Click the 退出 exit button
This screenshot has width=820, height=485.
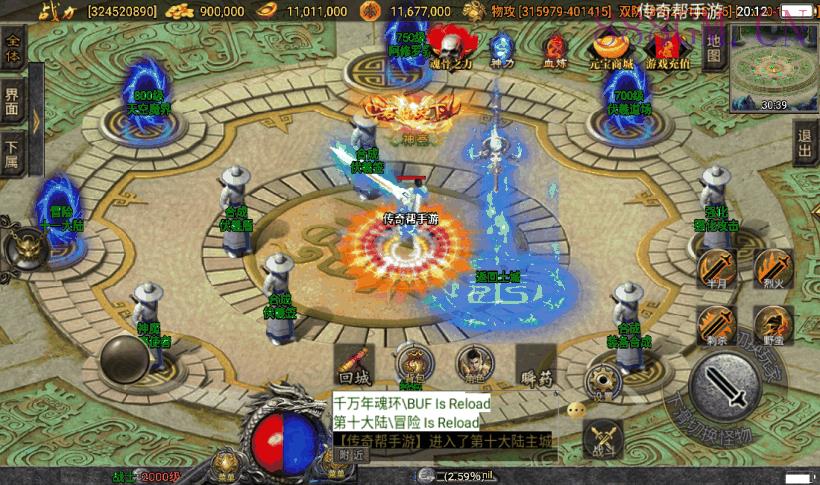pyautogui.click(x=805, y=147)
